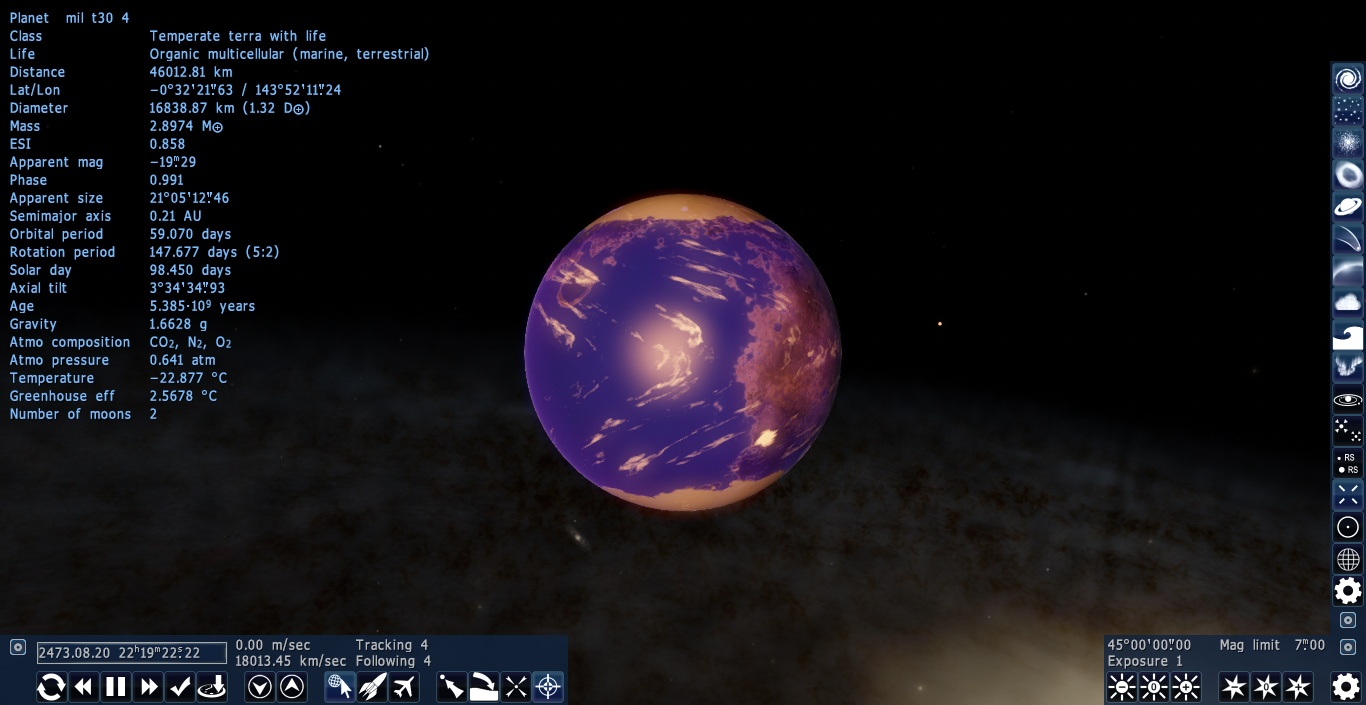Viewport: 1366px width, 705px height.
Task: Lower magnitude limit with the star minus button
Action: [x=1234, y=687]
